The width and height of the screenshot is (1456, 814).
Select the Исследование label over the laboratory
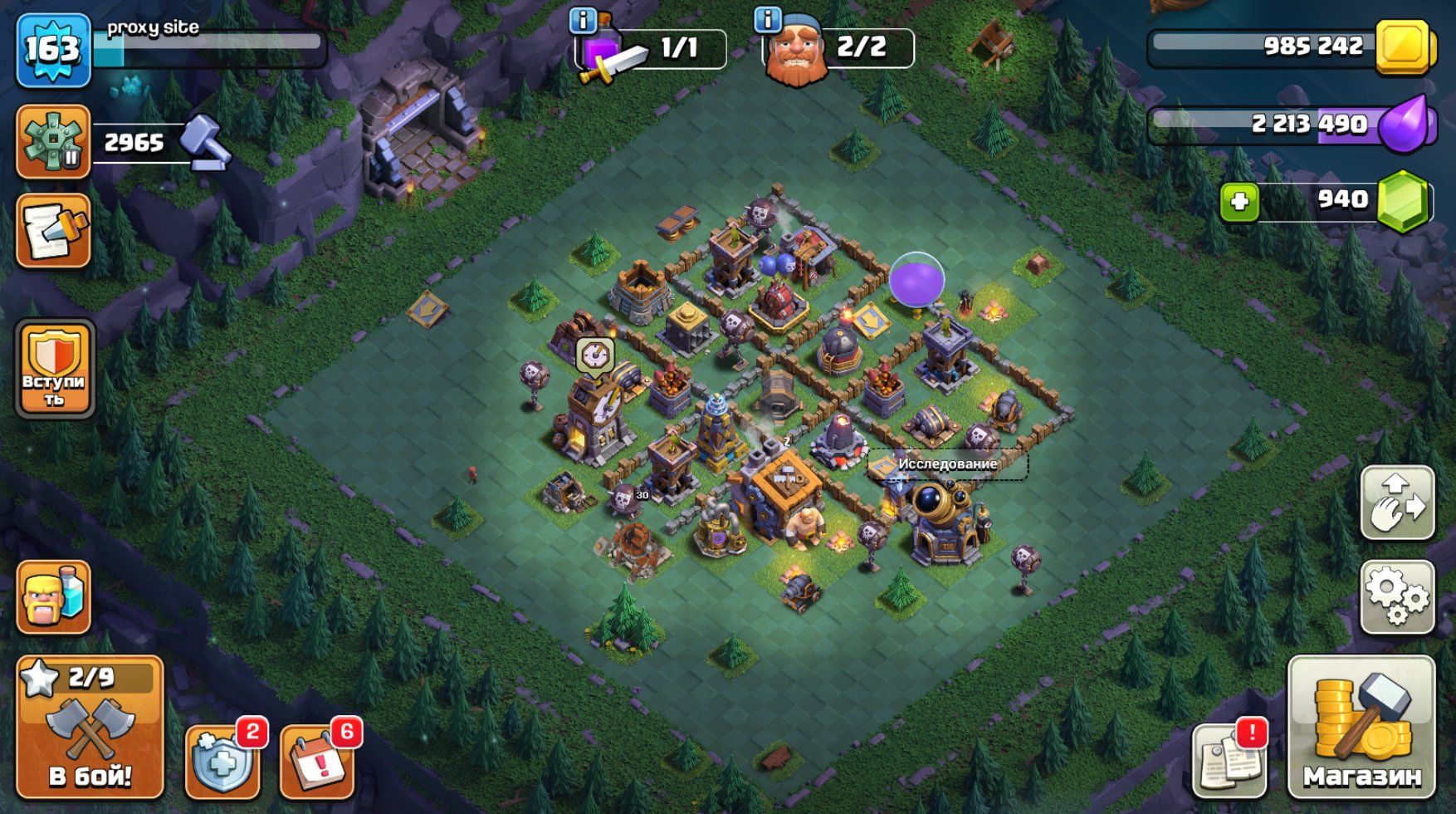tap(947, 464)
